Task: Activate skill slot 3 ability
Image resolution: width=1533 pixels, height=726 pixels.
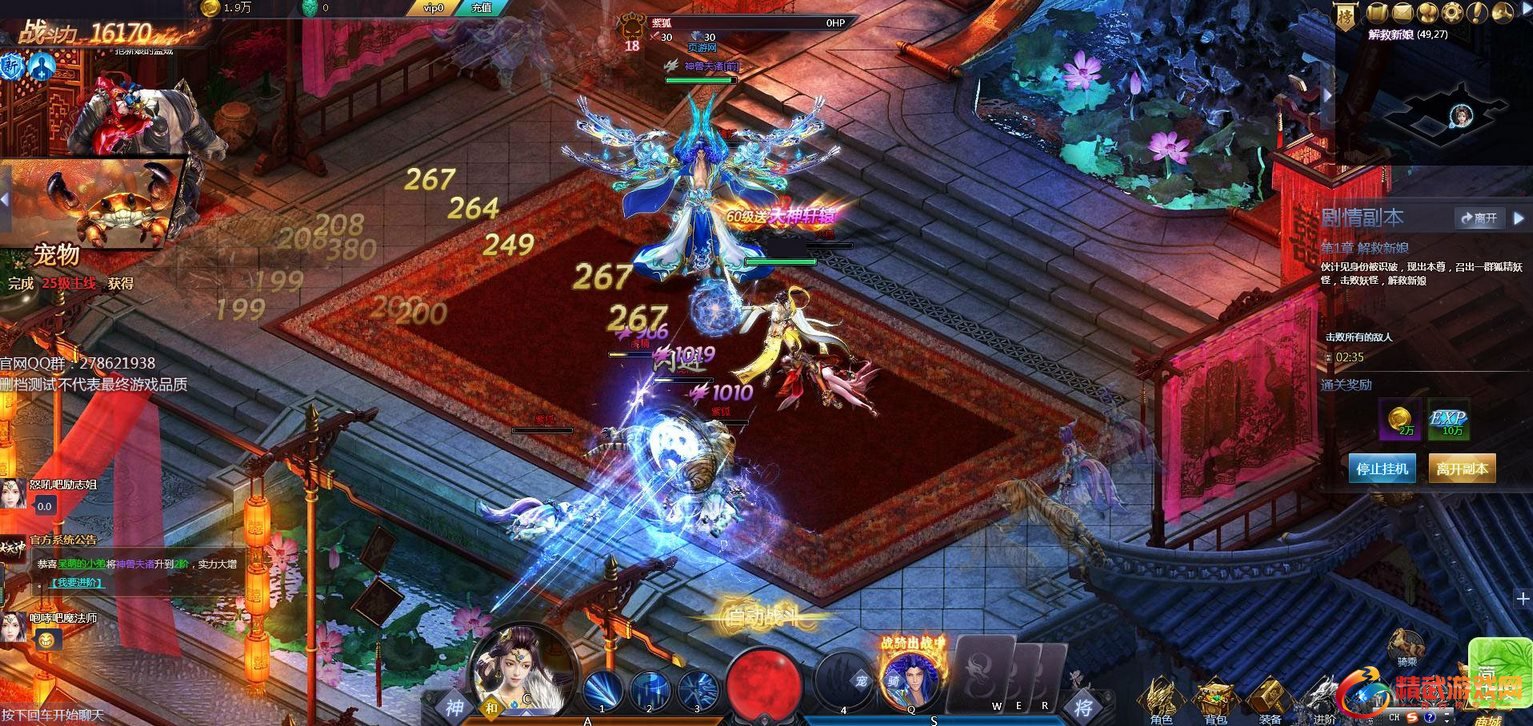Action: [698, 691]
